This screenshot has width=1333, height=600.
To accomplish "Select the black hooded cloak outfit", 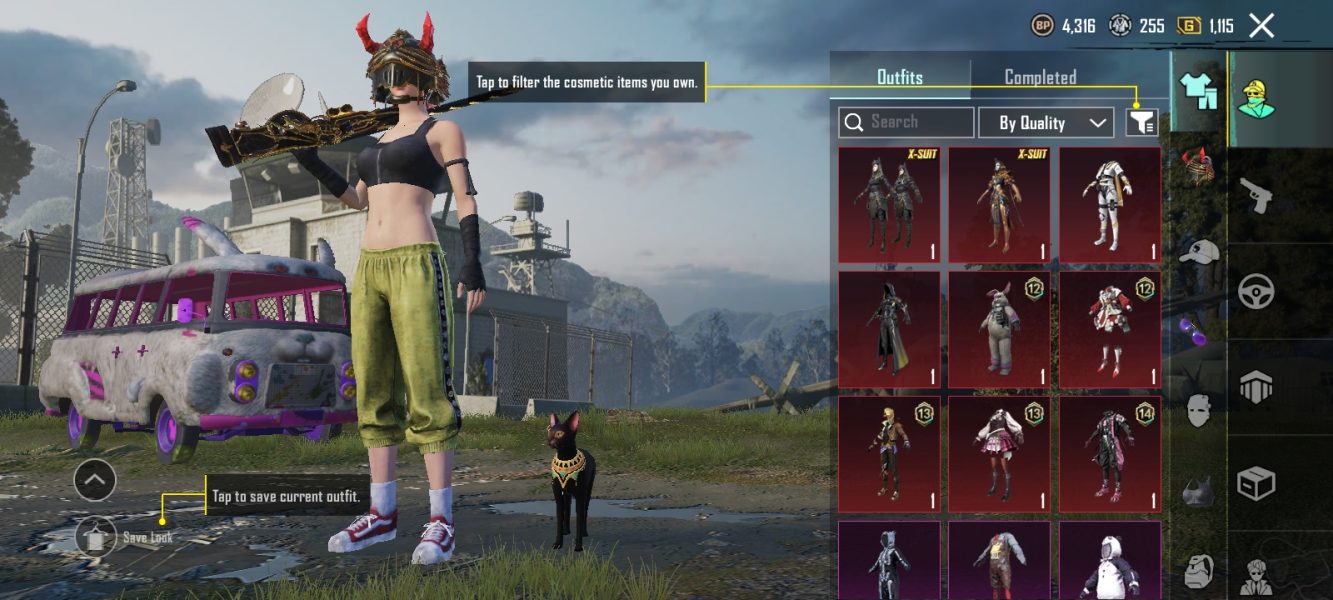I will click(889, 329).
